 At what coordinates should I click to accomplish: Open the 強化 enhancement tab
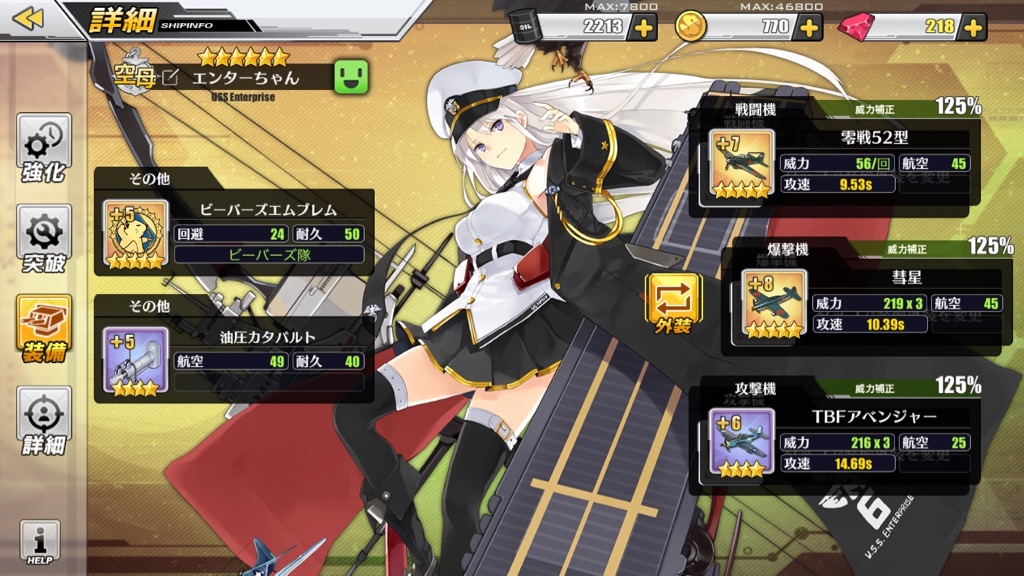(43, 150)
